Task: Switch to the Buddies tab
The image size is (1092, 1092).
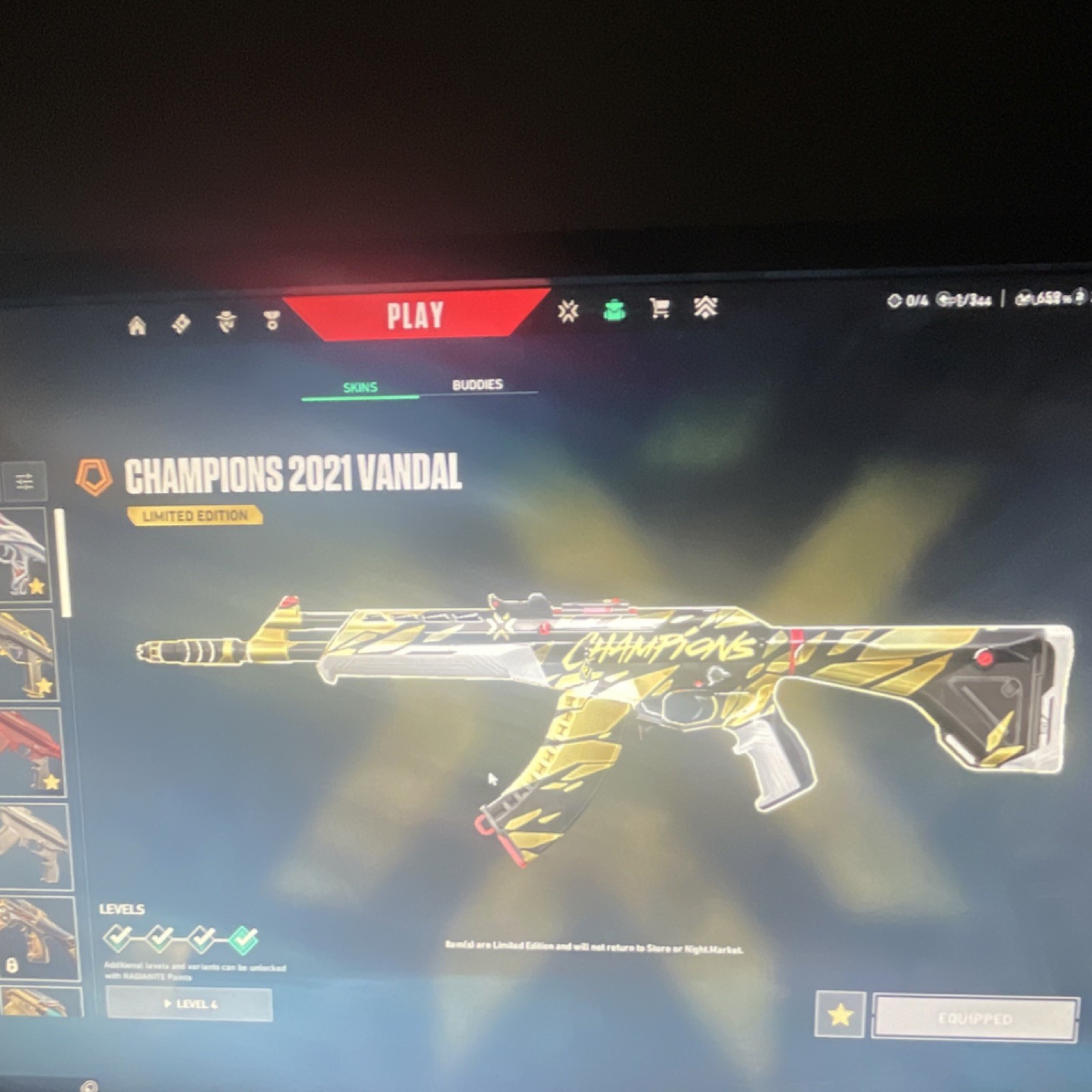Action: 476,384
